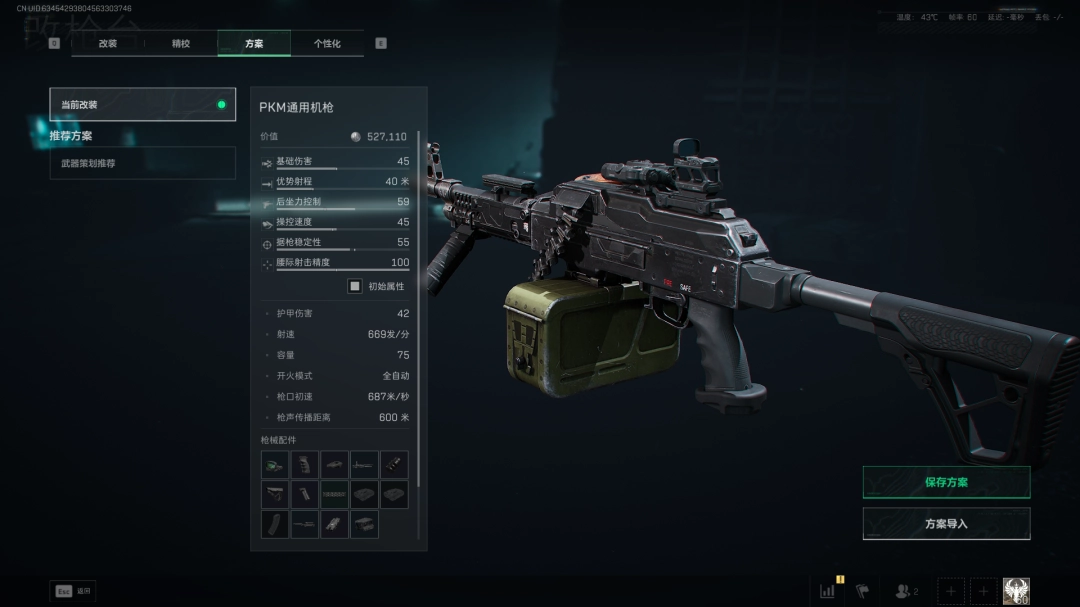
Task: Toggle the 初始属性 checkbox
Action: click(x=355, y=286)
